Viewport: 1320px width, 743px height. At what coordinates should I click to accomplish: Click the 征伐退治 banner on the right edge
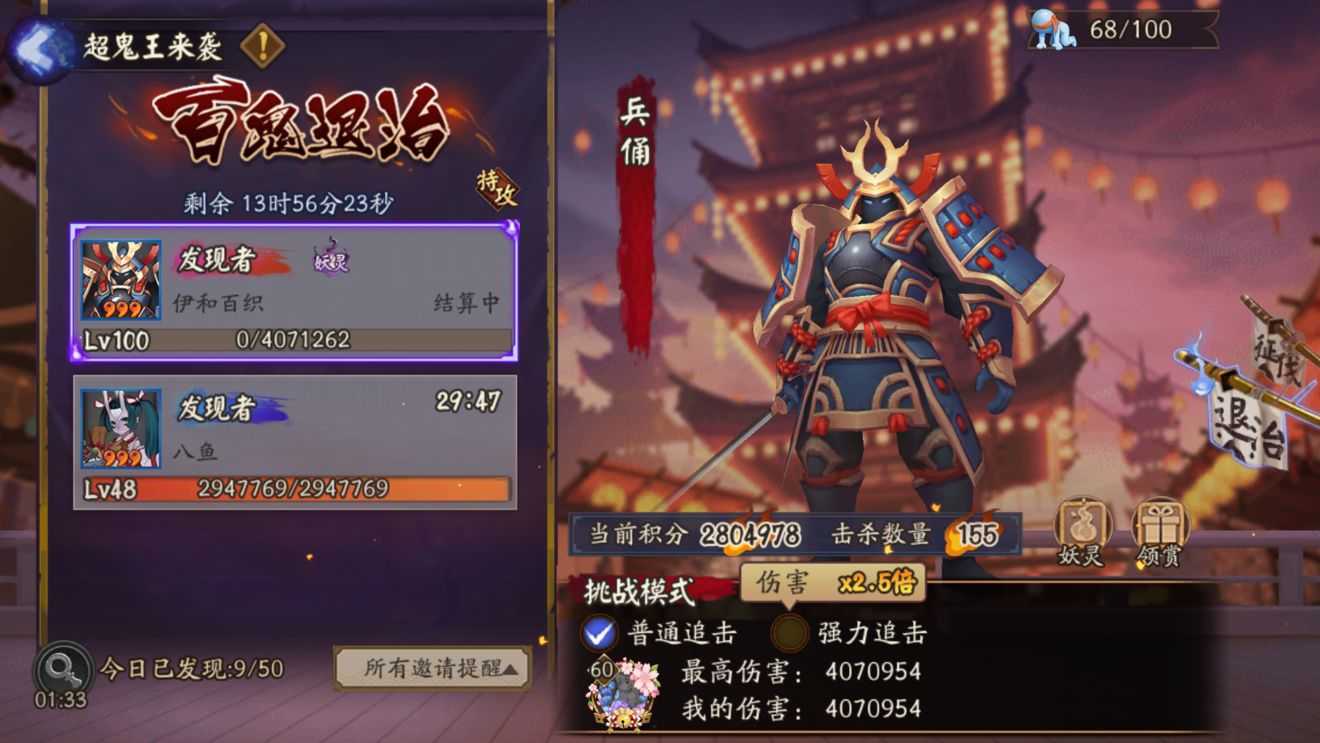click(1262, 400)
